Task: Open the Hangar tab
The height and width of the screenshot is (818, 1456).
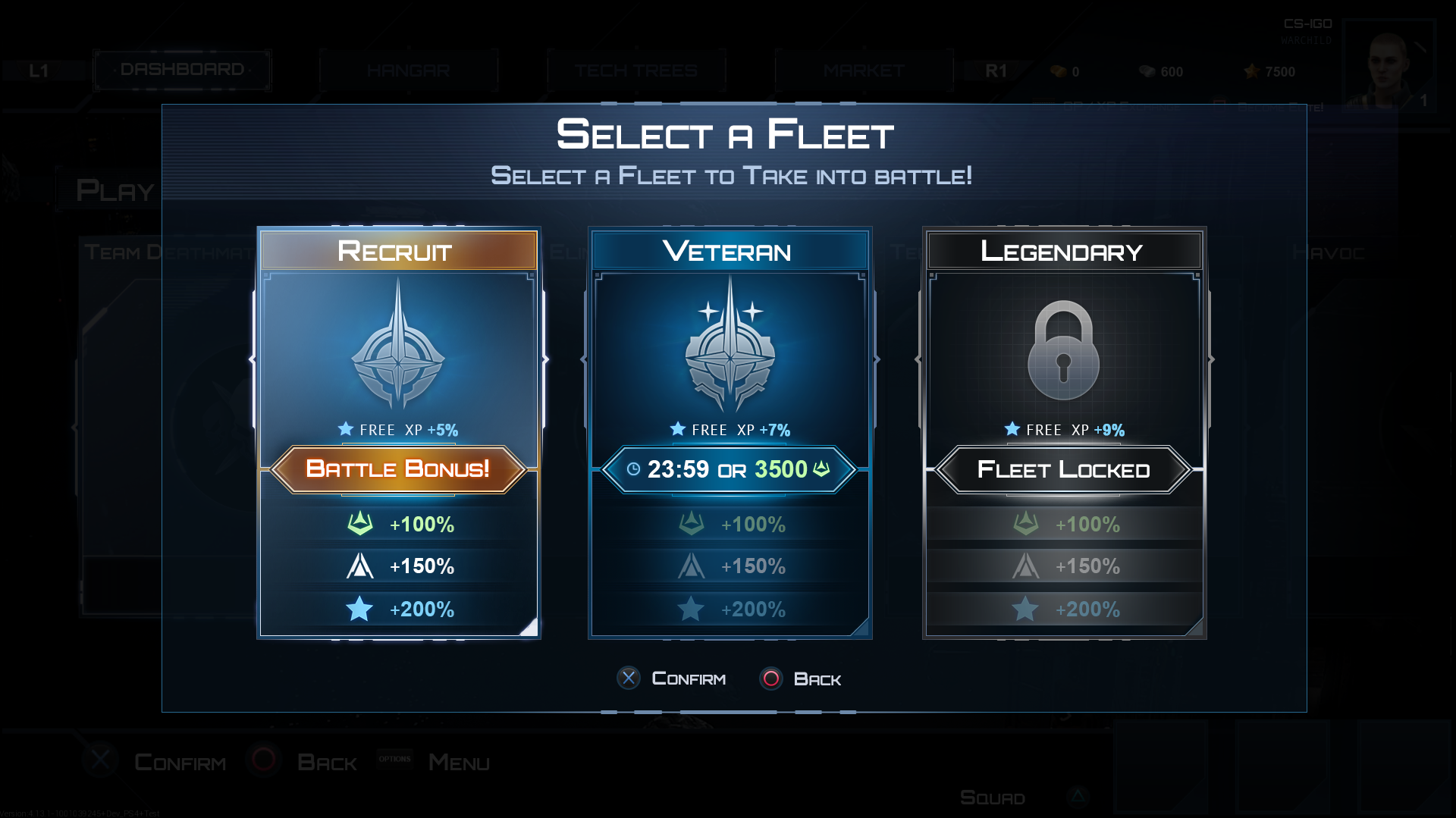Action: pos(408,71)
